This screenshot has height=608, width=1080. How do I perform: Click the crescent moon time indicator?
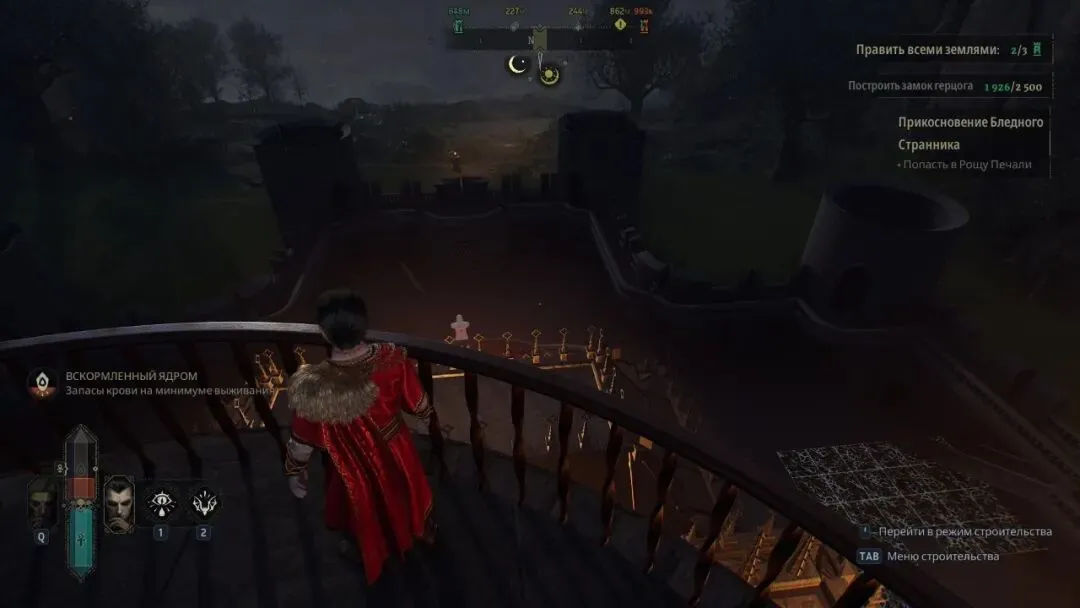point(517,65)
